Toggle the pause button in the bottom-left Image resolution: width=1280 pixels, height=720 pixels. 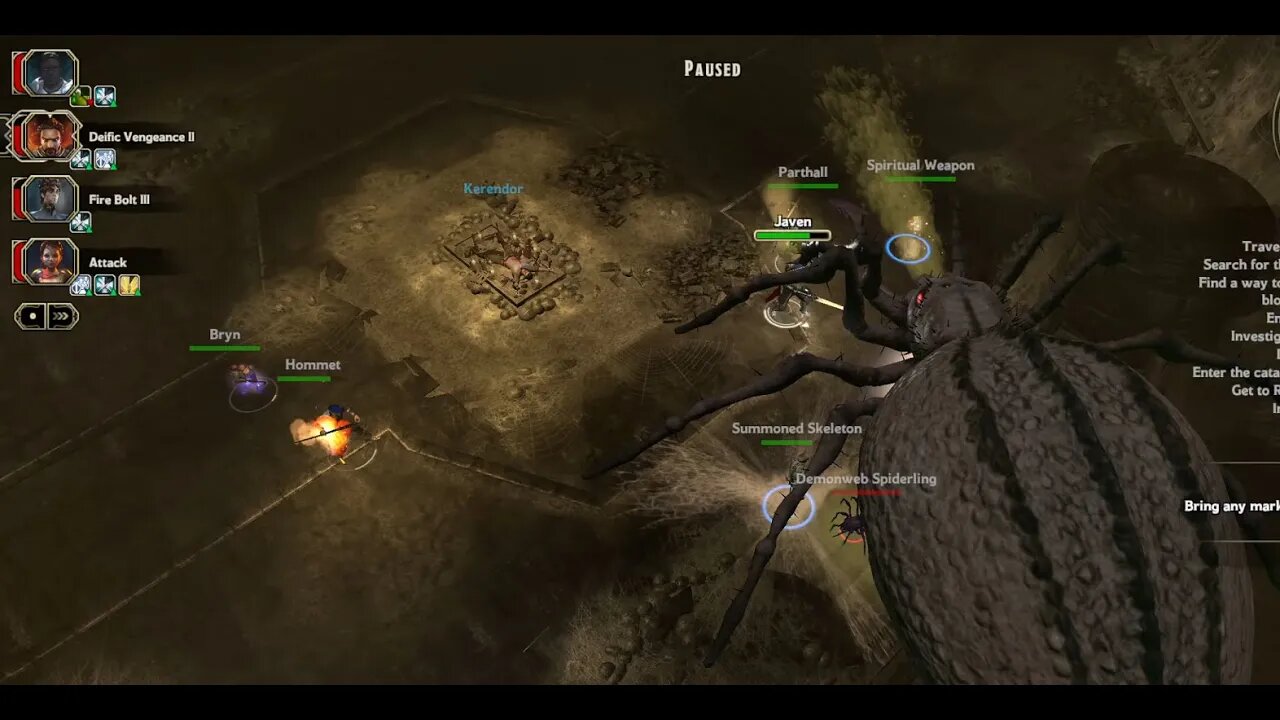(31, 315)
